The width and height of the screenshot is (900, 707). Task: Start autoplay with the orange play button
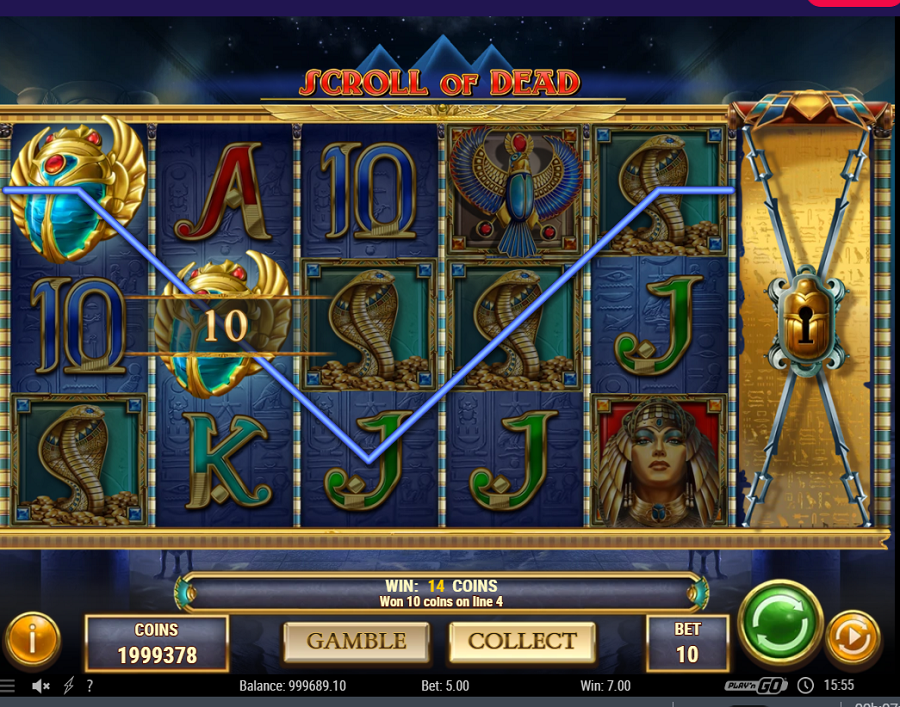852,637
